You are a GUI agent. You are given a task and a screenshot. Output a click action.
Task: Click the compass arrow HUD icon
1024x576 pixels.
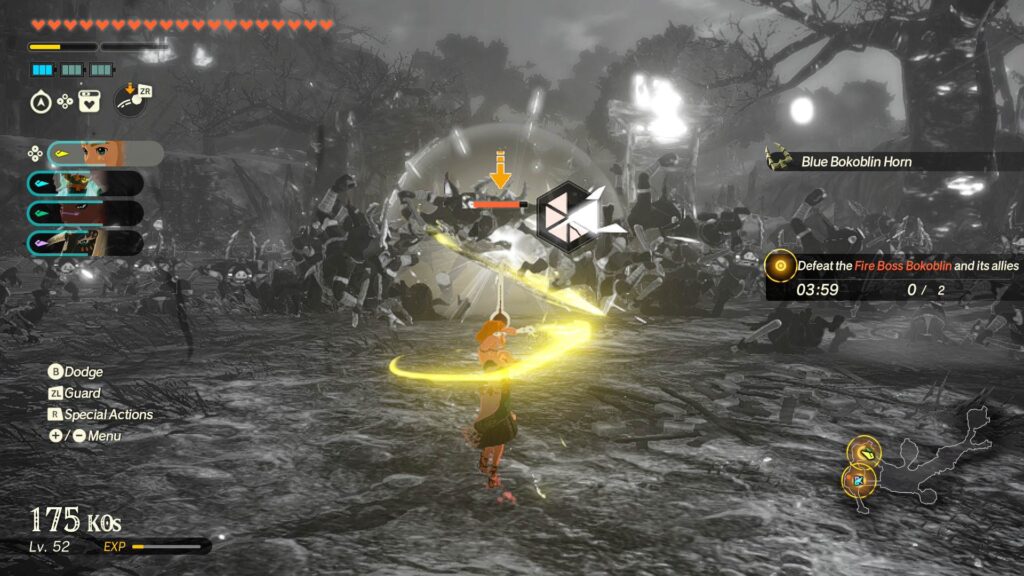[41, 100]
